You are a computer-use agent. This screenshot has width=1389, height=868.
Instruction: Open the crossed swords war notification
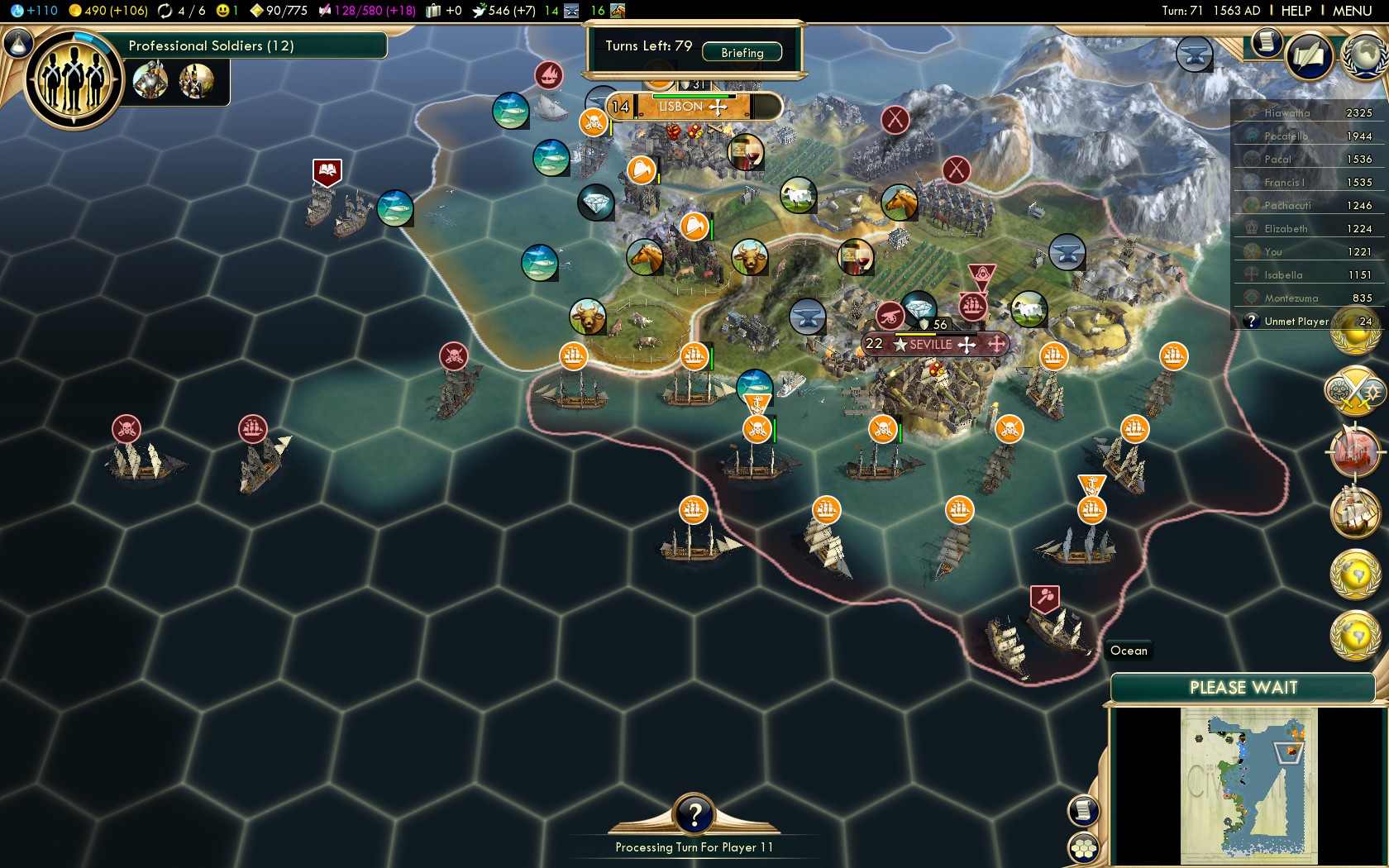pyautogui.click(x=1354, y=390)
